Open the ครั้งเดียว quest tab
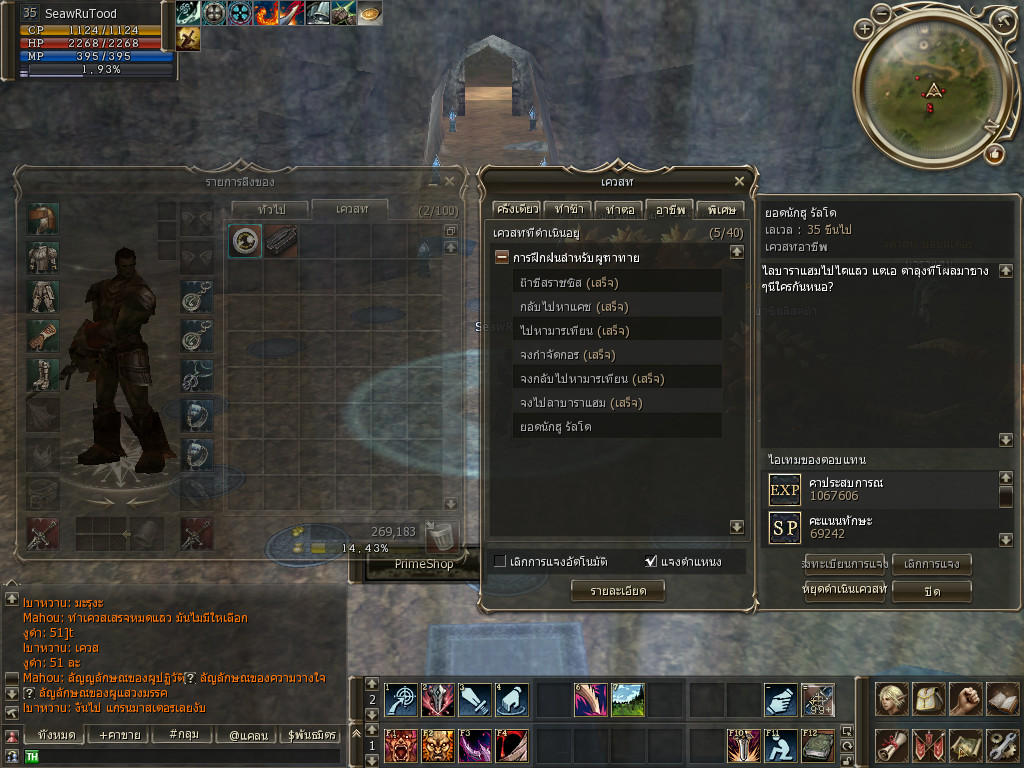This screenshot has height=768, width=1024. point(517,209)
